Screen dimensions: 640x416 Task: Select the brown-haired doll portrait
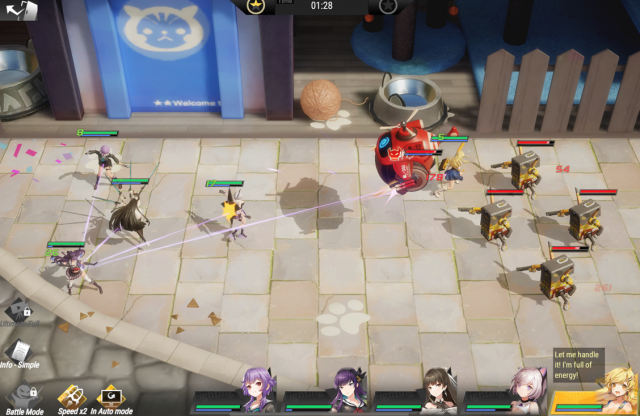coord(437,391)
